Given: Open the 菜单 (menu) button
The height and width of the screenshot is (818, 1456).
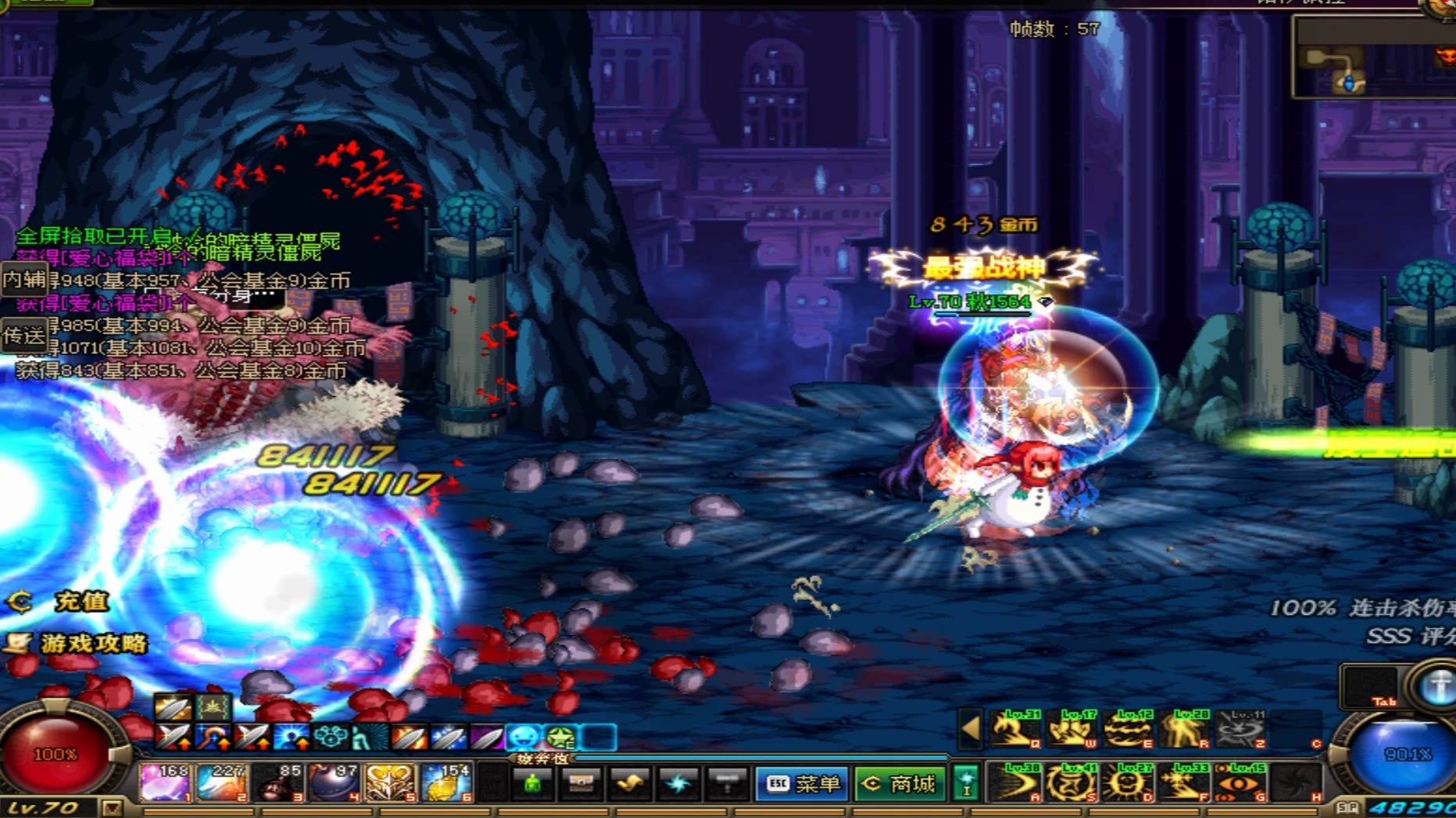Looking at the screenshot, I should tap(801, 784).
